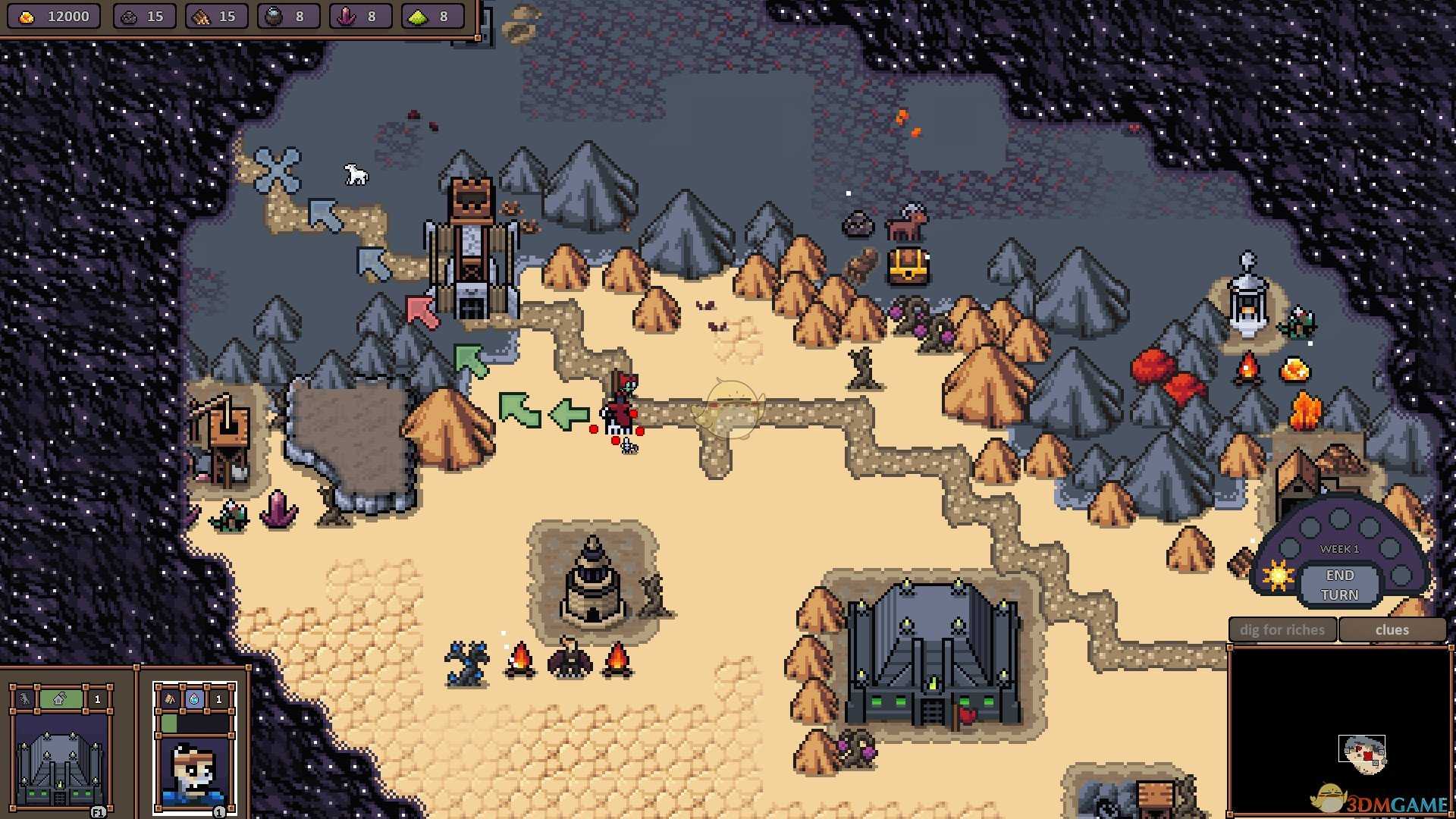The image size is (1456, 819).
Task: Click the green build icon on town card
Action: 60,699
